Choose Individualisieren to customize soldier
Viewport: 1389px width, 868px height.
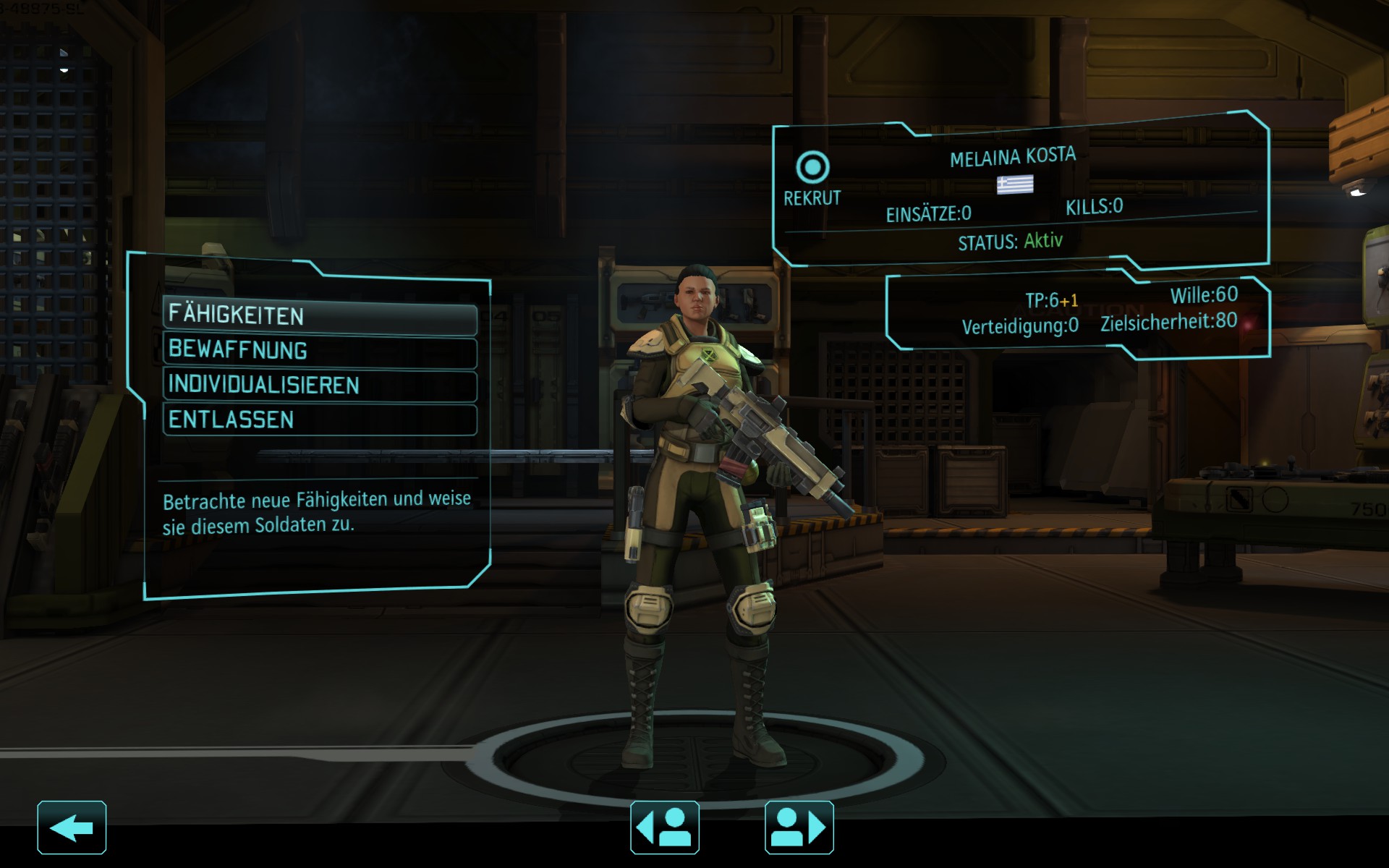coord(319,386)
